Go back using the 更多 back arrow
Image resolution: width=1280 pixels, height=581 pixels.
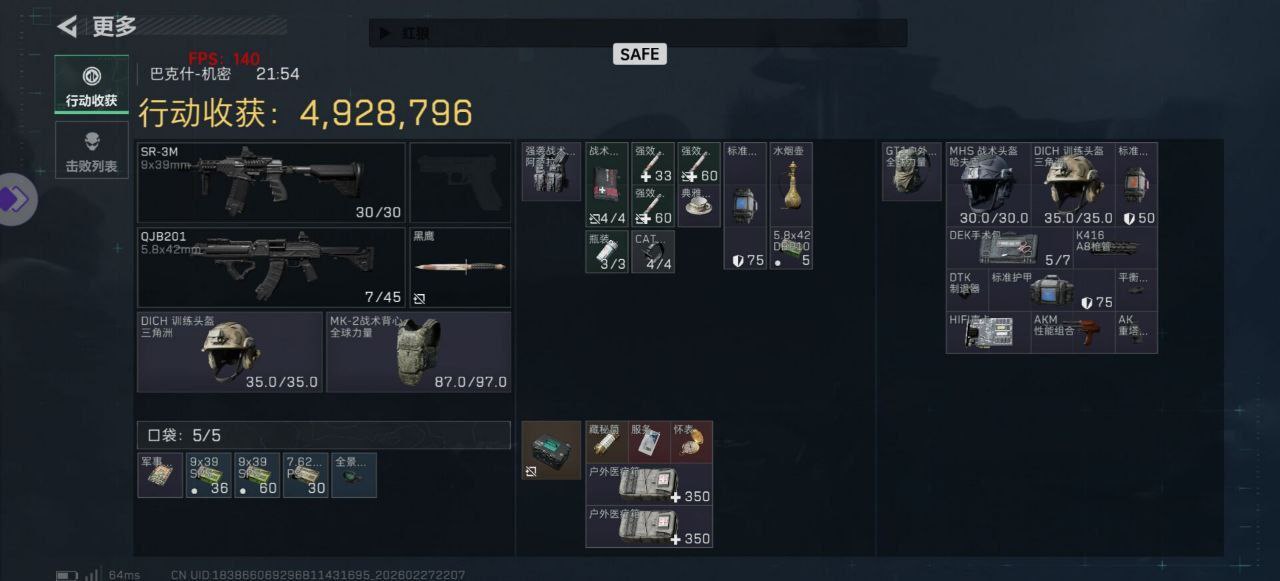(68, 27)
